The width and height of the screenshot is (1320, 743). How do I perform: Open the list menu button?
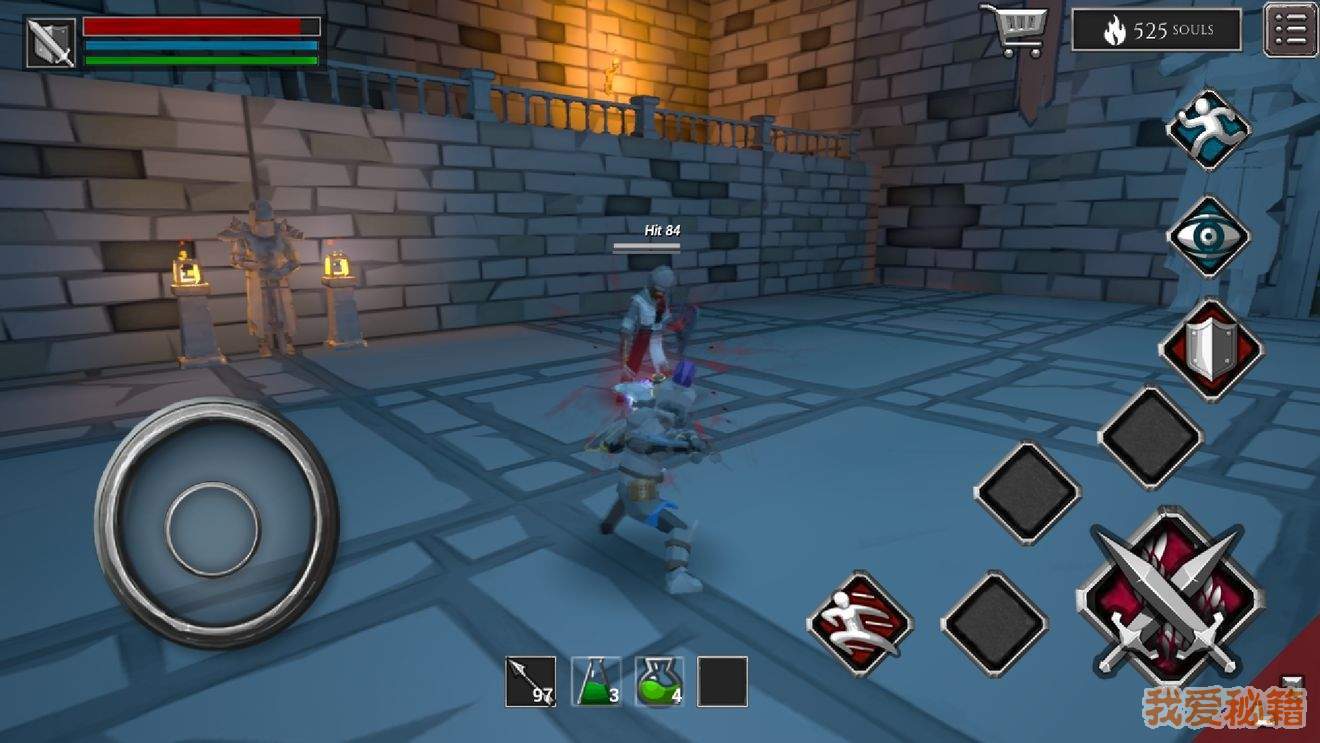[x=1290, y=29]
